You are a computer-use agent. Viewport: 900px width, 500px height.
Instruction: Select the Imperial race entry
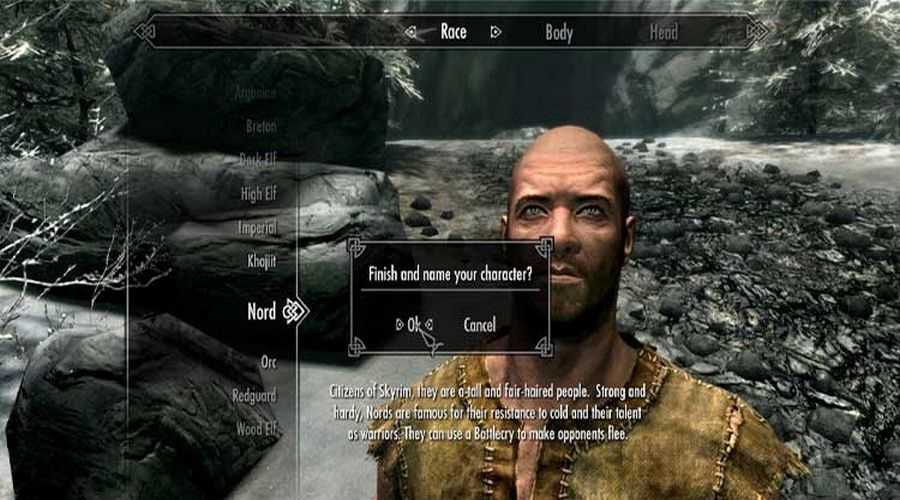coord(258,228)
